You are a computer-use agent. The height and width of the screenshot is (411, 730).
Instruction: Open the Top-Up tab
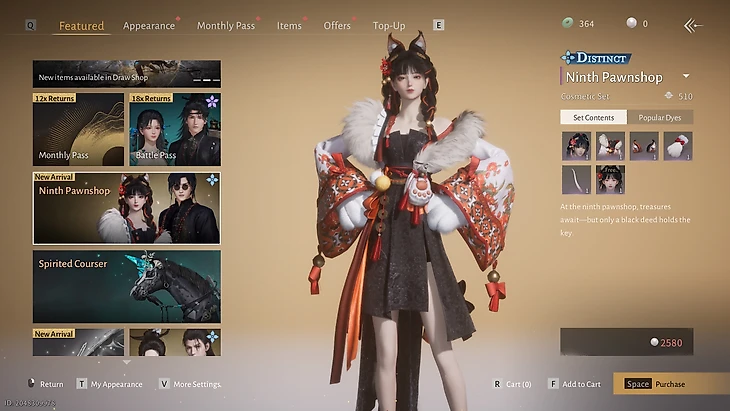(389, 25)
